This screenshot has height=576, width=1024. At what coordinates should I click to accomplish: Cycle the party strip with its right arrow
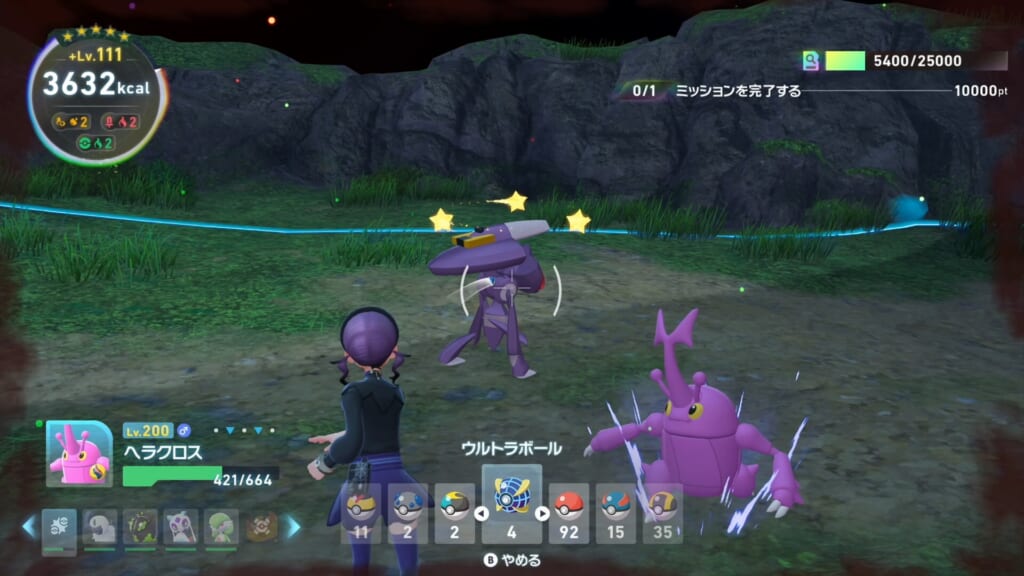pyautogui.click(x=293, y=526)
